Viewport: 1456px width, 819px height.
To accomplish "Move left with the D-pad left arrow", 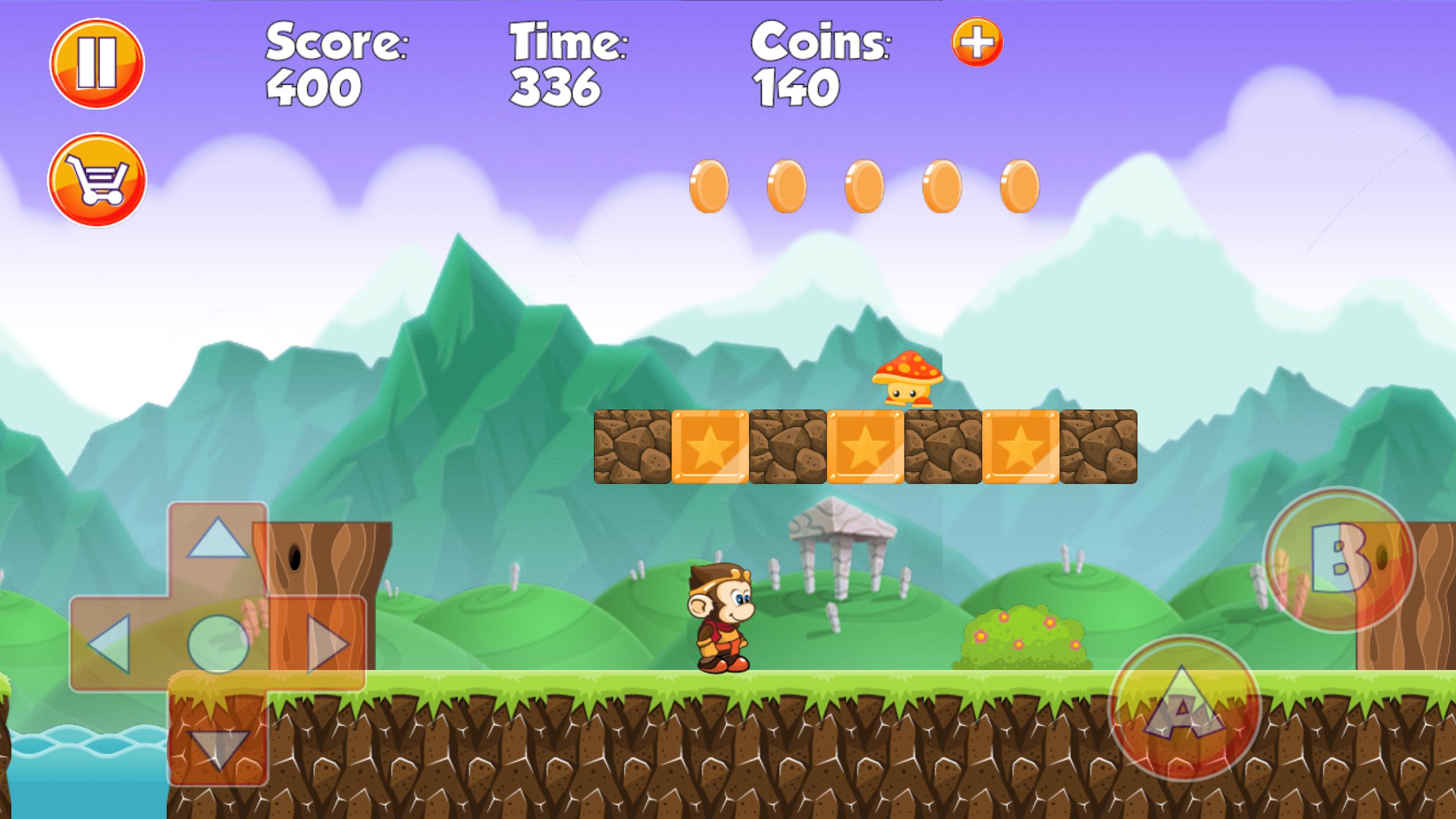I will 110,644.
